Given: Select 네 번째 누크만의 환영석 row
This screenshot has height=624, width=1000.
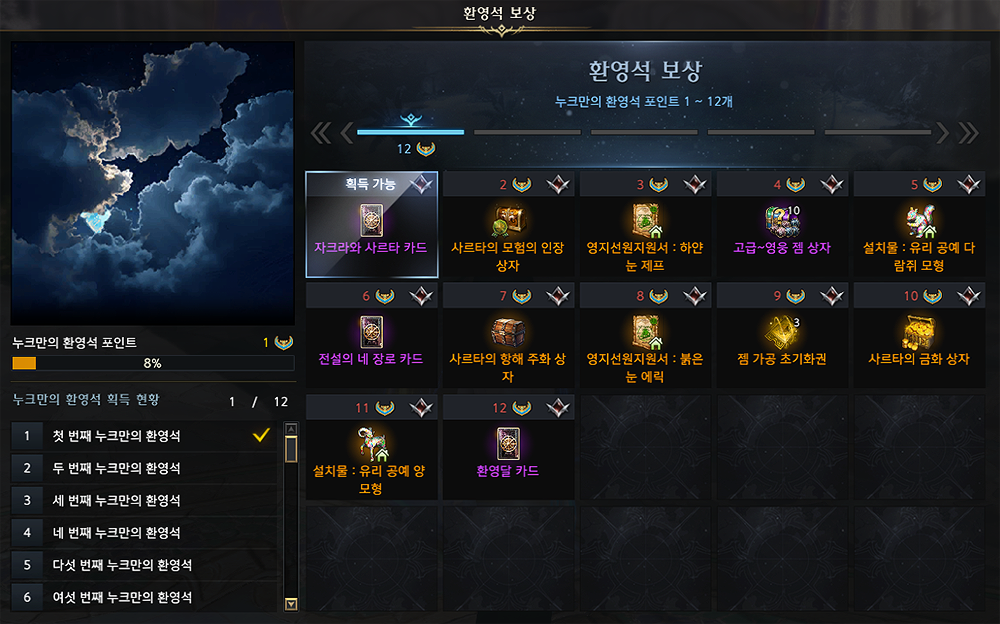Looking at the screenshot, I should [x=145, y=532].
